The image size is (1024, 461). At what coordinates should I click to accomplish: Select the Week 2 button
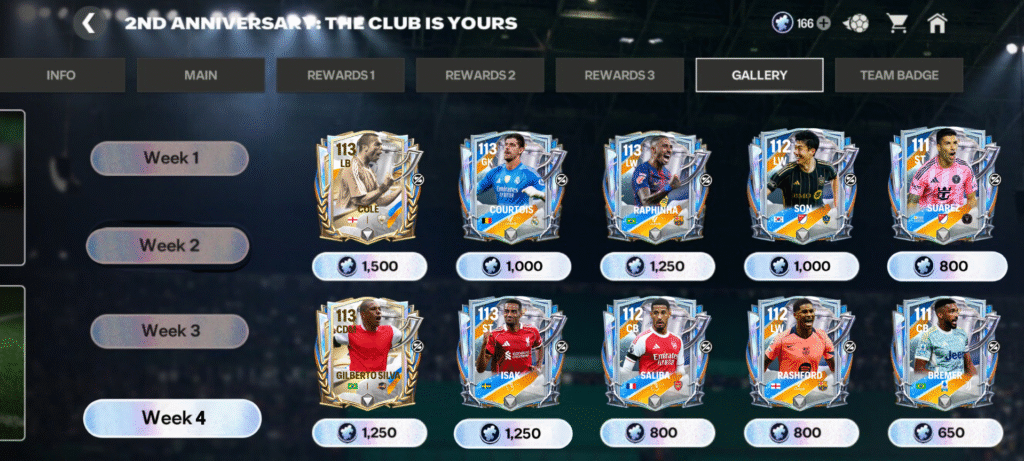pyautogui.click(x=168, y=245)
